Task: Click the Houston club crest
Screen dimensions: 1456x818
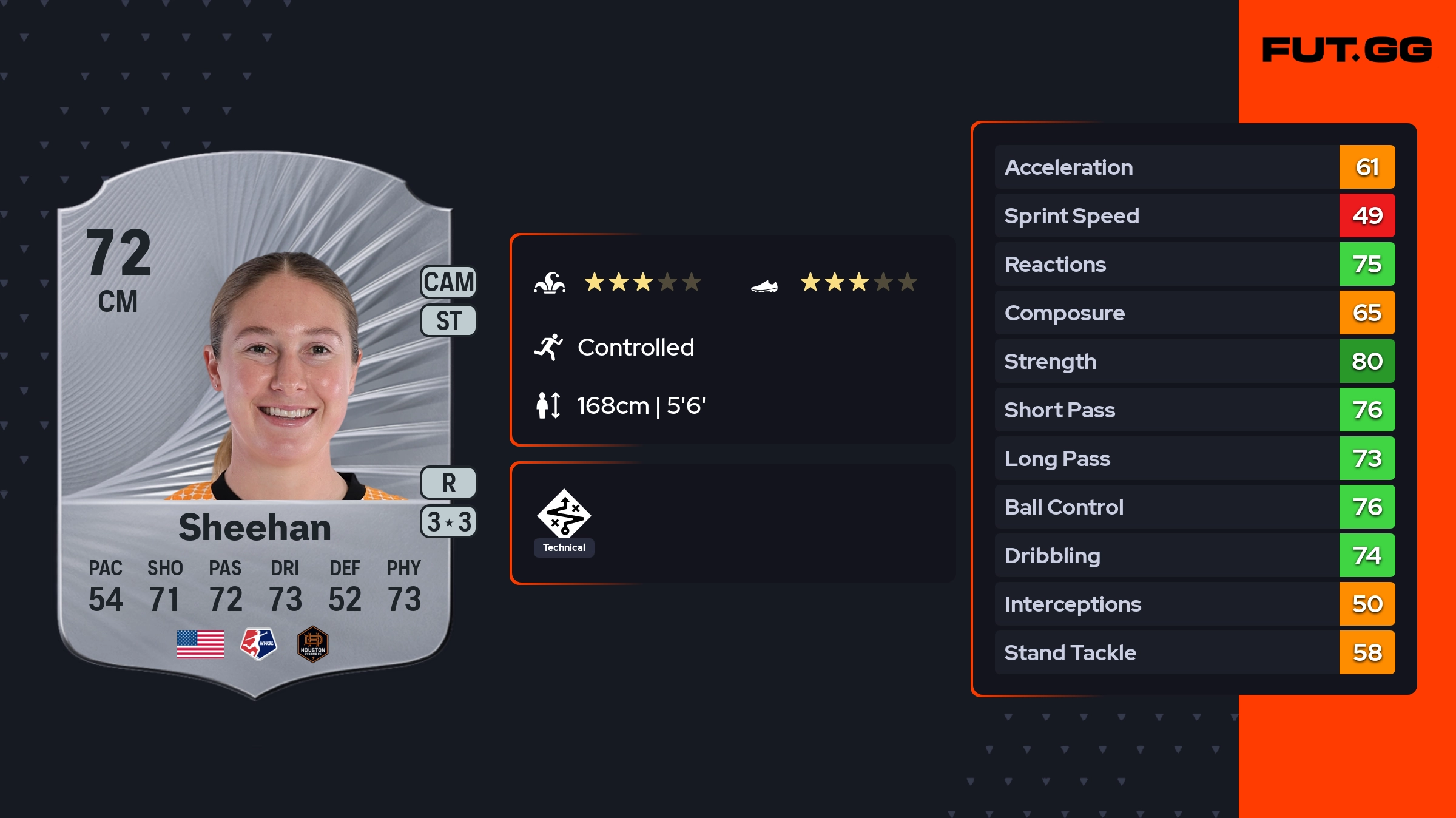Action: point(313,644)
